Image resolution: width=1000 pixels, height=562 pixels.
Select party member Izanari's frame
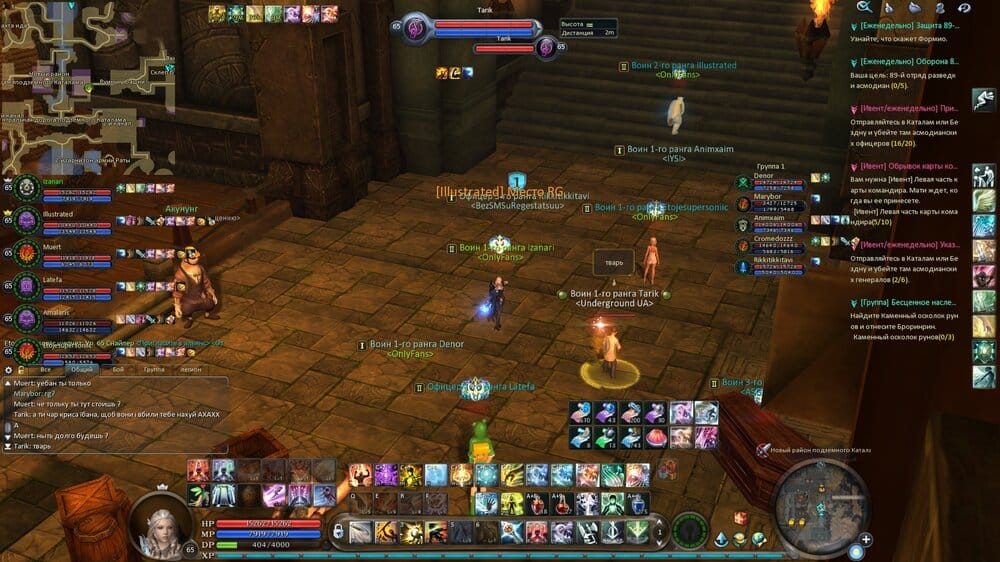point(62,188)
